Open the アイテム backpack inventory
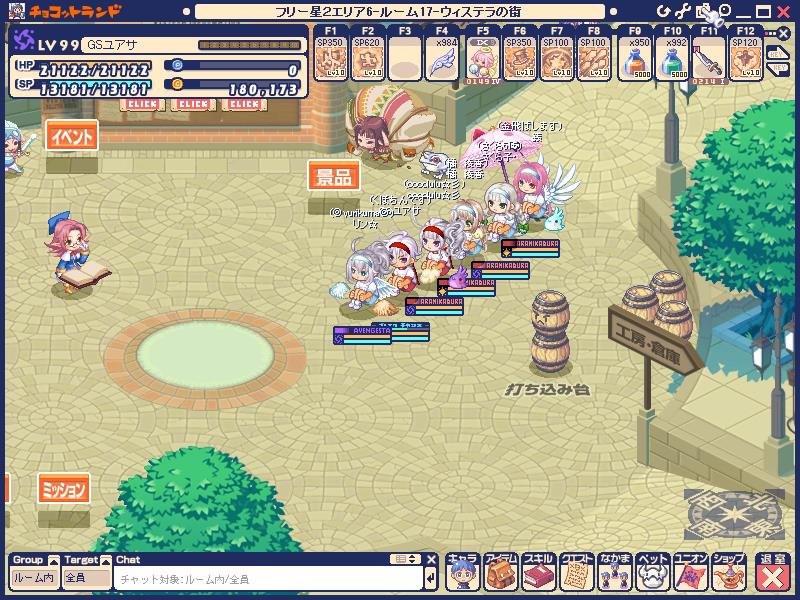The width and height of the screenshot is (800, 600). 500,572
